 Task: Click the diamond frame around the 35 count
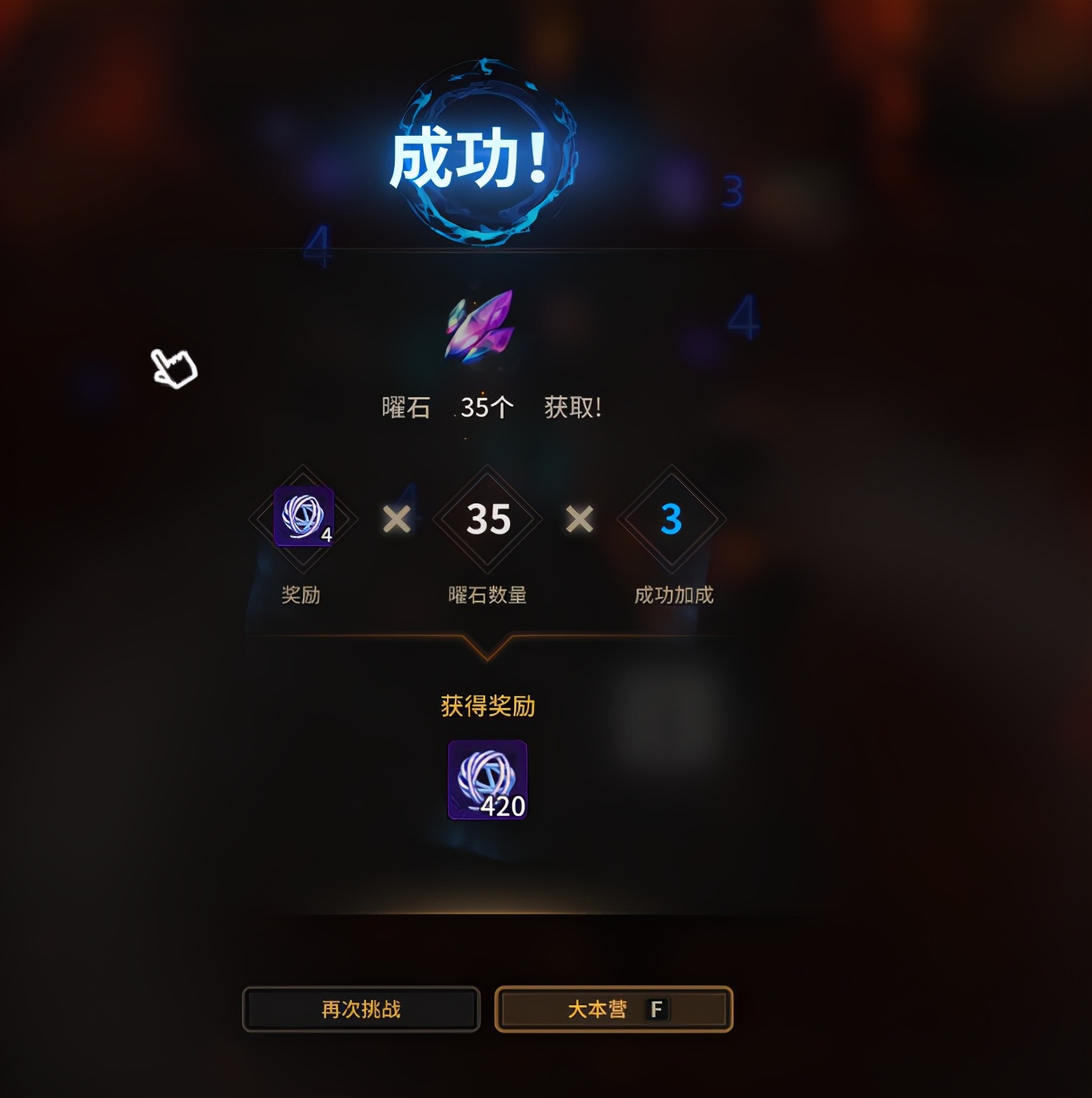(488, 519)
